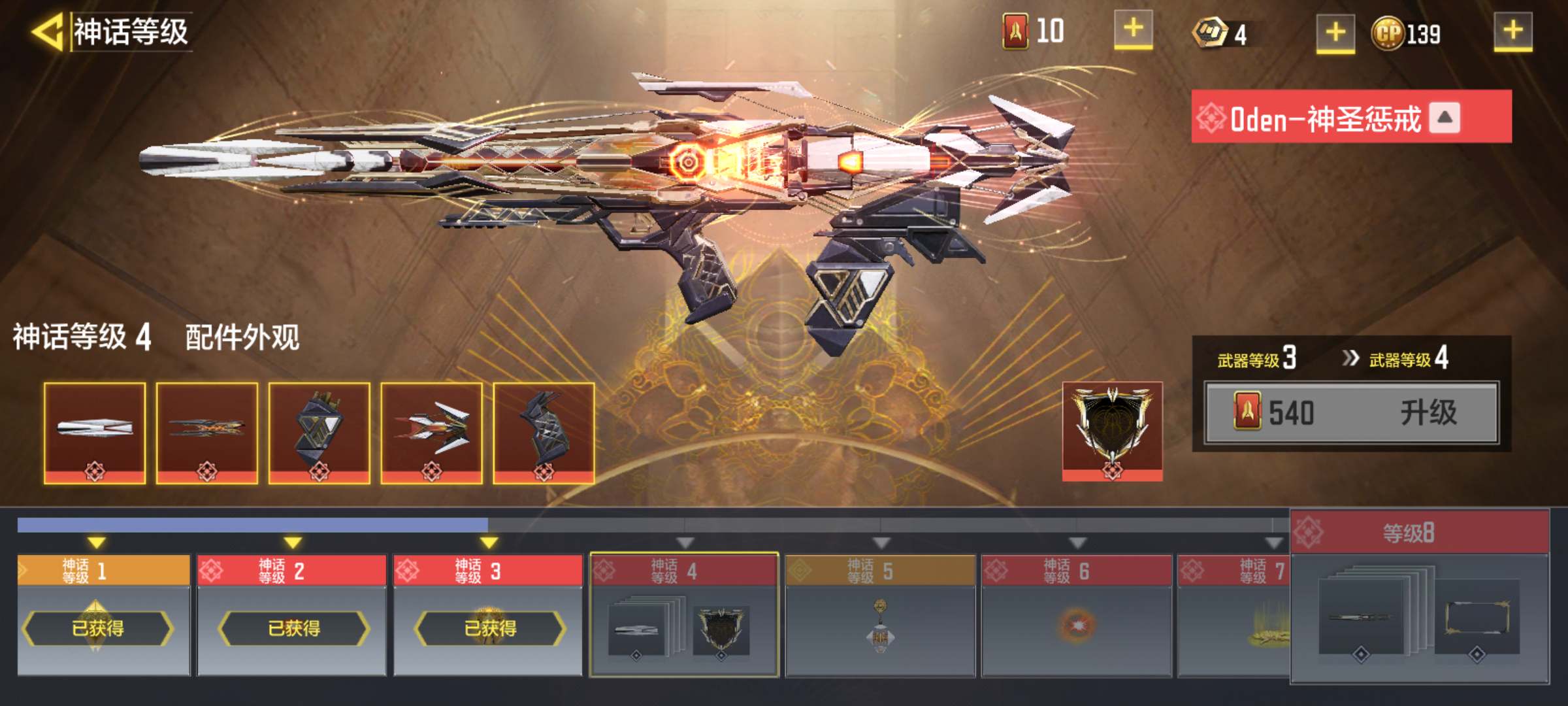Select the magazine attachment thumbnail
Image resolution: width=1568 pixels, height=706 pixels.
click(319, 433)
